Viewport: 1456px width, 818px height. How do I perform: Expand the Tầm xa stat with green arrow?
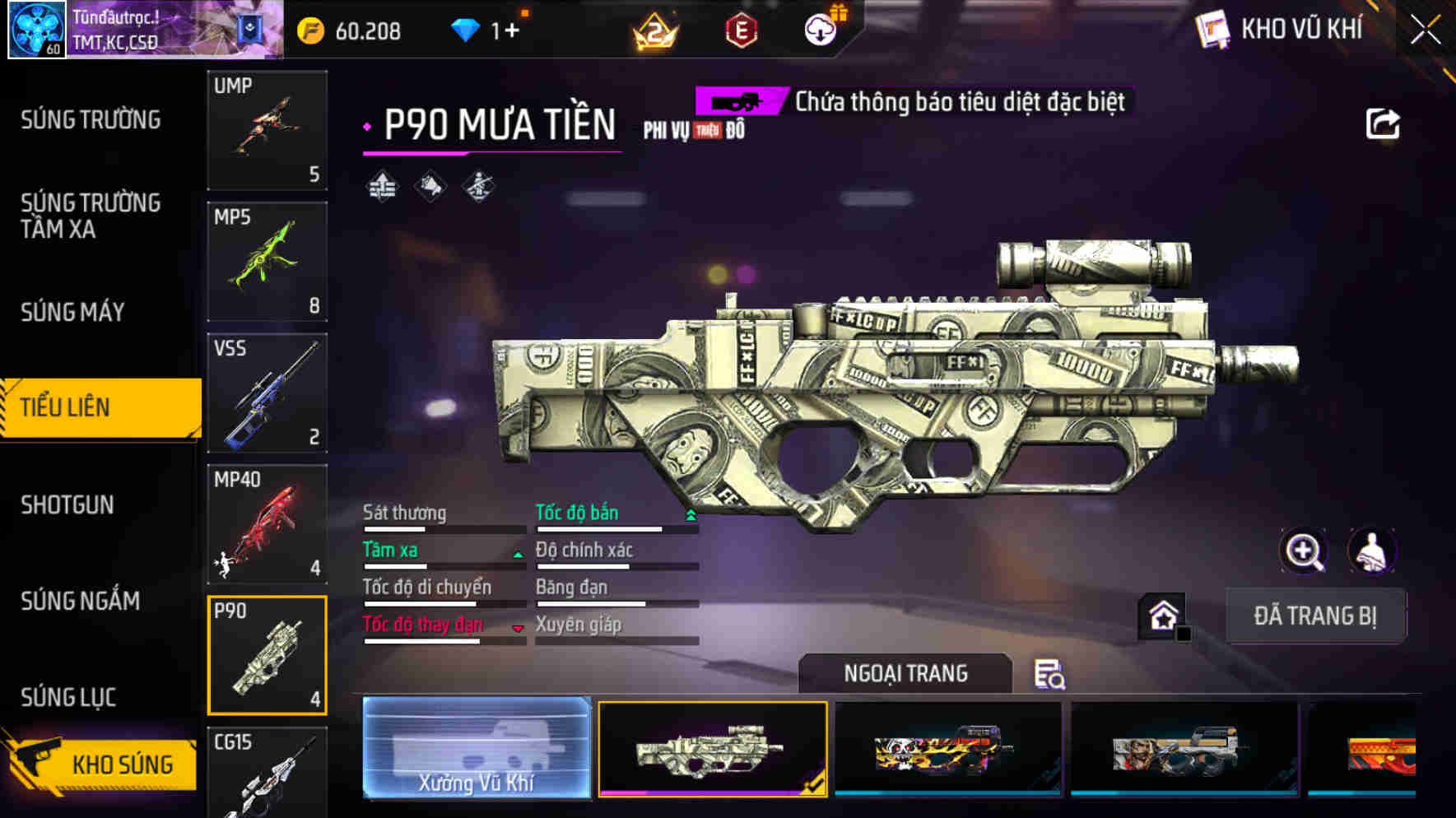[x=519, y=554]
